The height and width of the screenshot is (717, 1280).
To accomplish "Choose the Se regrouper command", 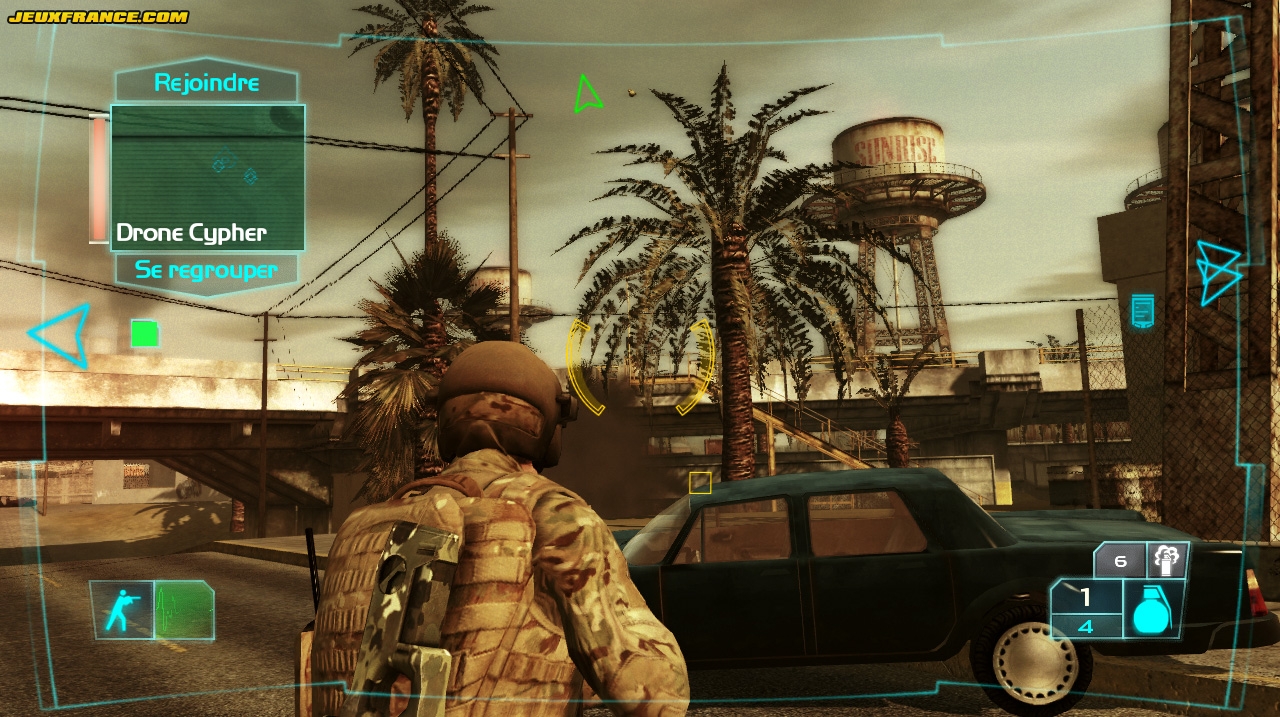I will coord(208,269).
